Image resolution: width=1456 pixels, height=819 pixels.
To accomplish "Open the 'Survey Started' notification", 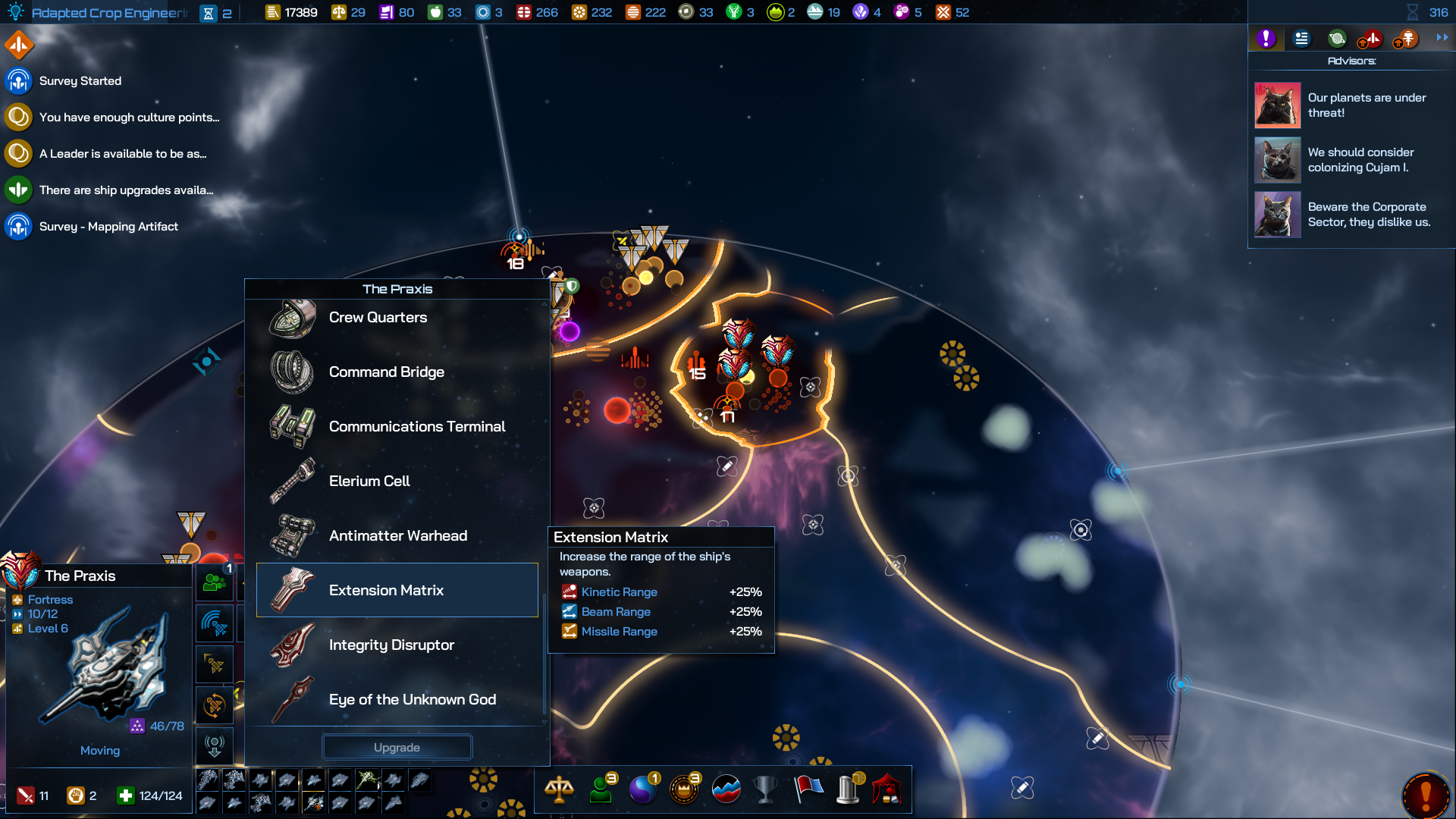I will pyautogui.click(x=80, y=81).
